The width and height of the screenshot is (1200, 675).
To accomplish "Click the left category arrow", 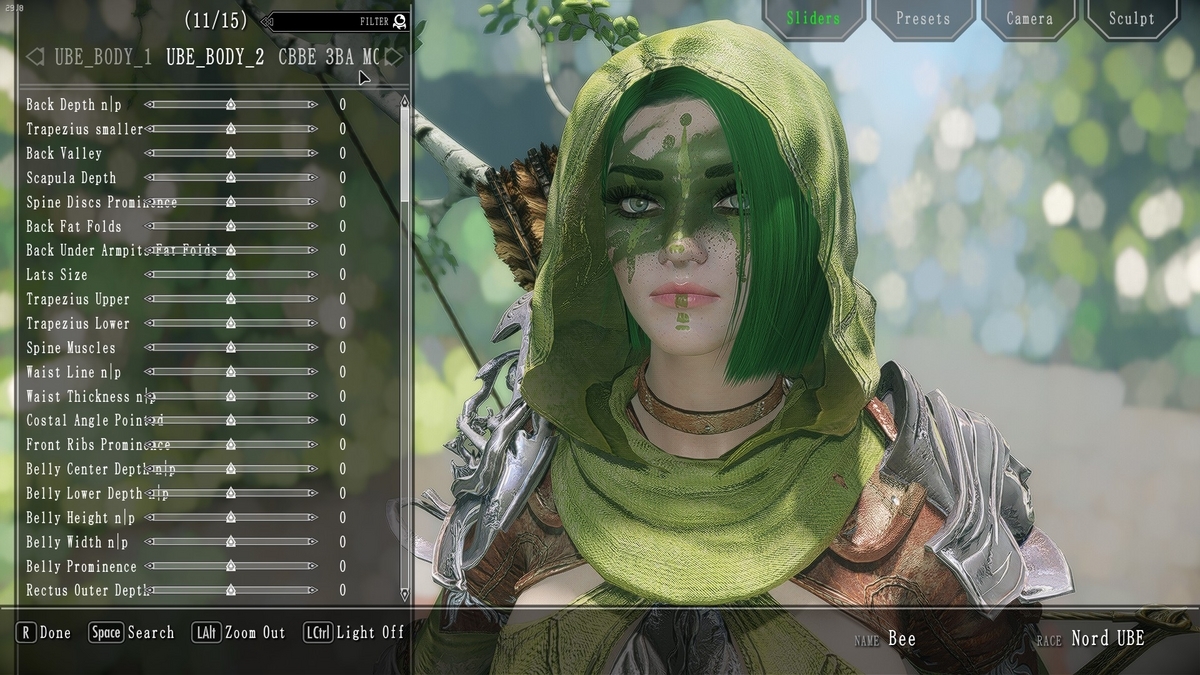I will click(x=35, y=57).
